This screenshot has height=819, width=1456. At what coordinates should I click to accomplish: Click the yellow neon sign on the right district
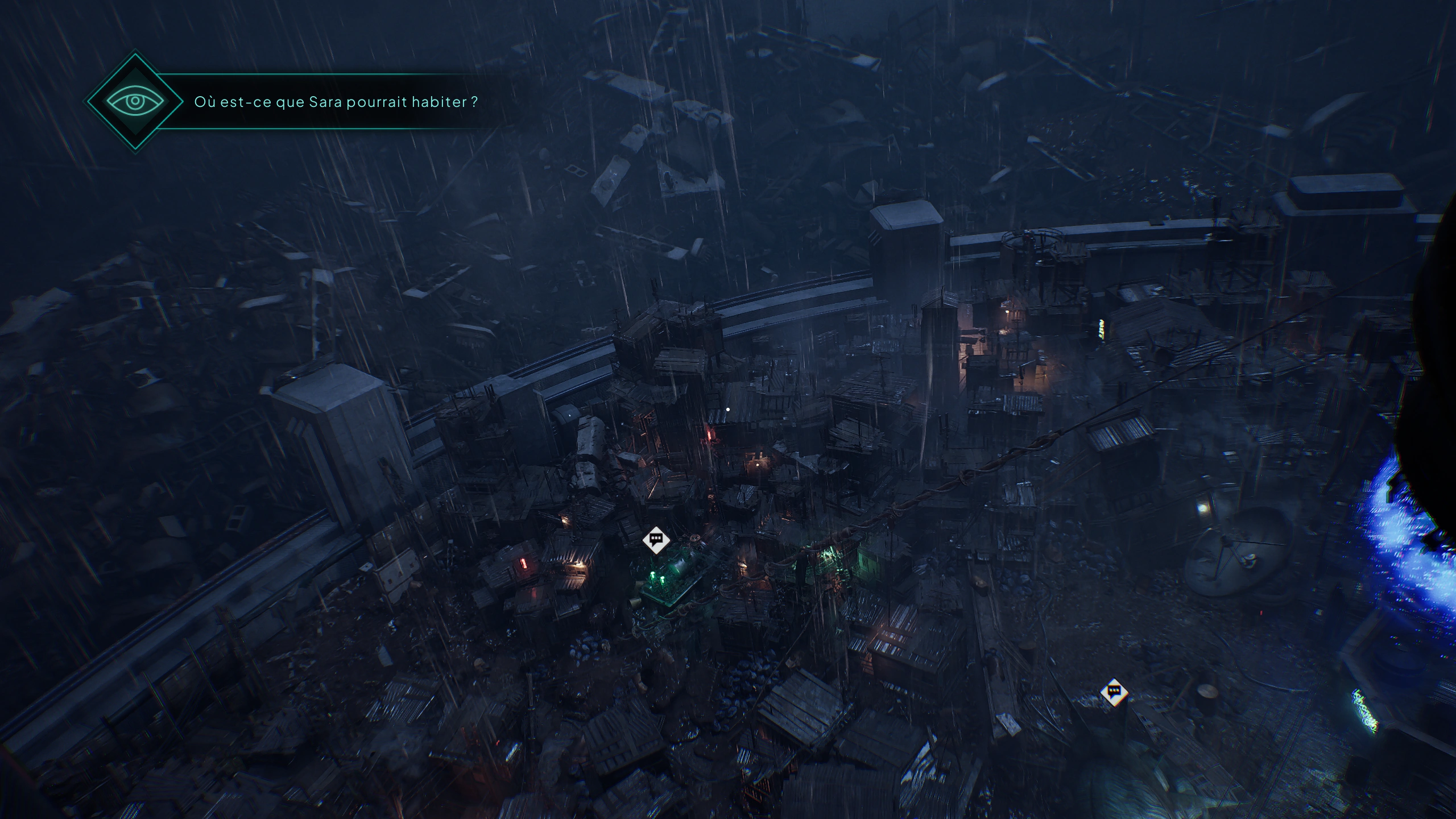click(1101, 329)
